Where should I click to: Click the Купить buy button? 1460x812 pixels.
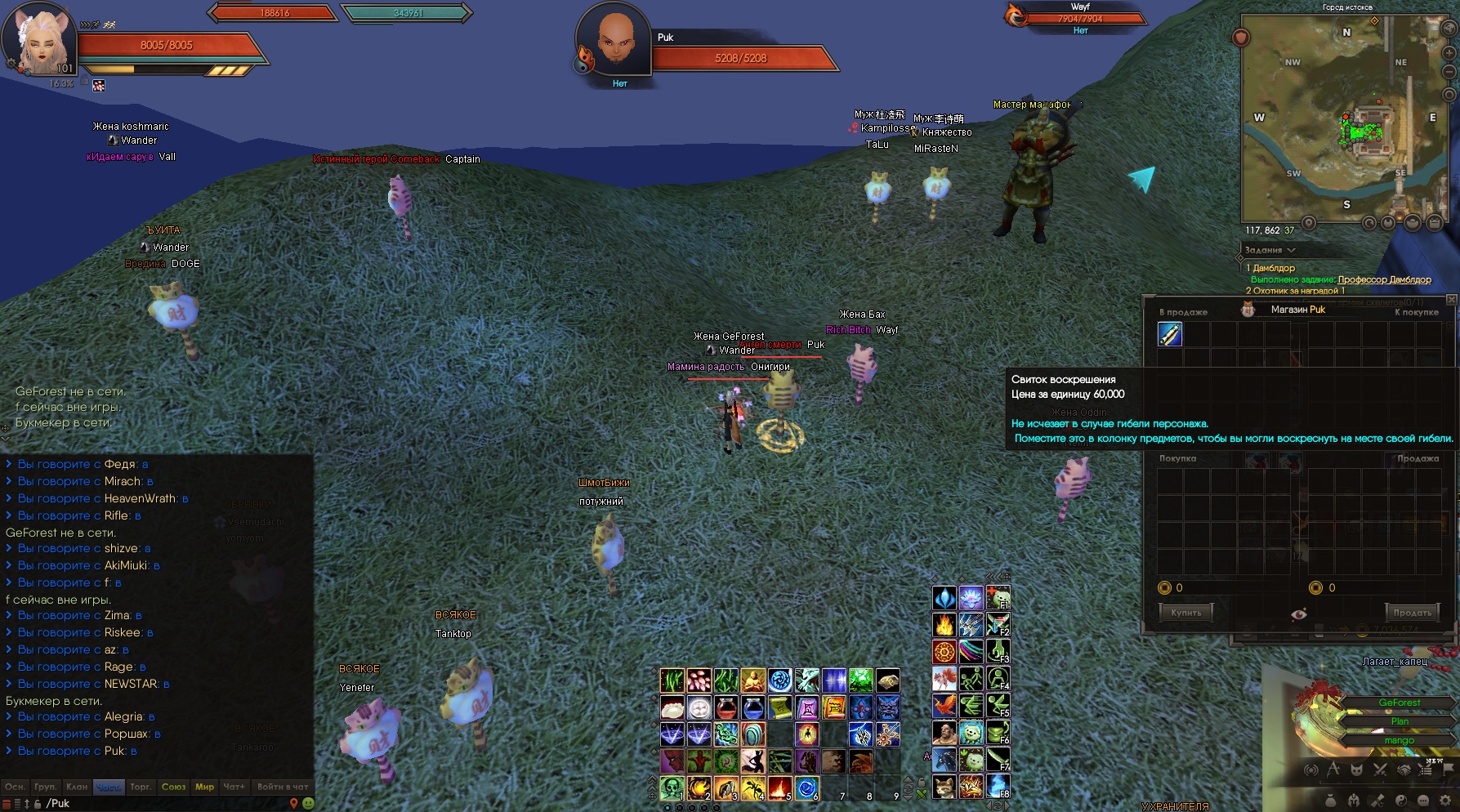click(1185, 612)
